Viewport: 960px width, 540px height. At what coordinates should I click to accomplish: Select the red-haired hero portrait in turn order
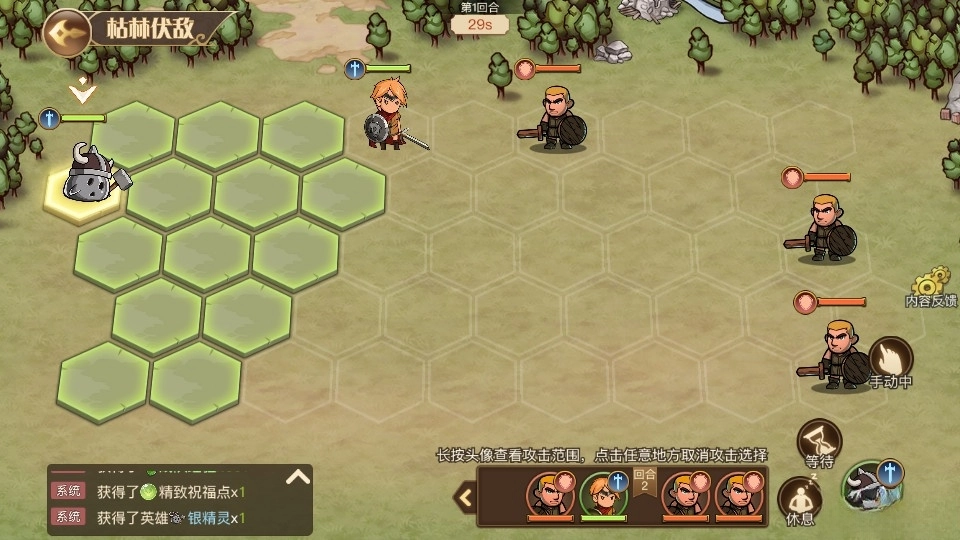point(603,494)
